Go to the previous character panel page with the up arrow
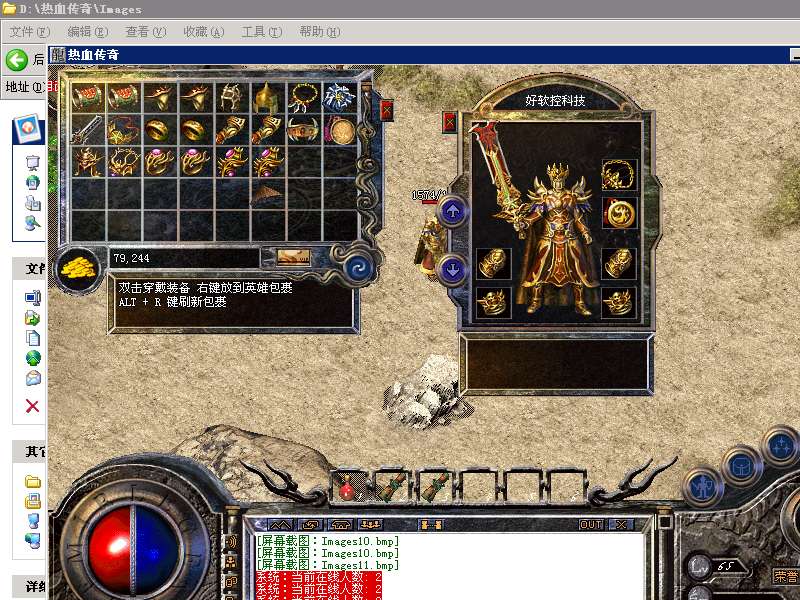Screen dimensions: 800x600 click(x=452, y=211)
